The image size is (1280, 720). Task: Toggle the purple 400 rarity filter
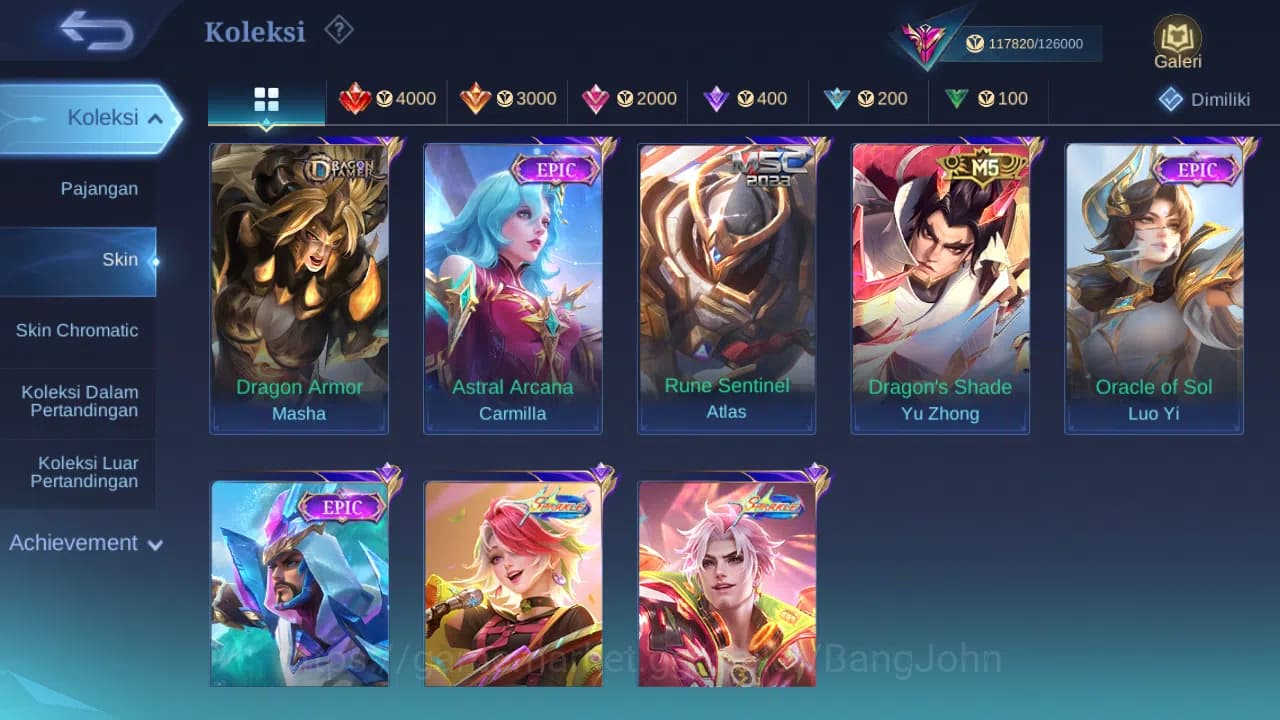click(717, 99)
